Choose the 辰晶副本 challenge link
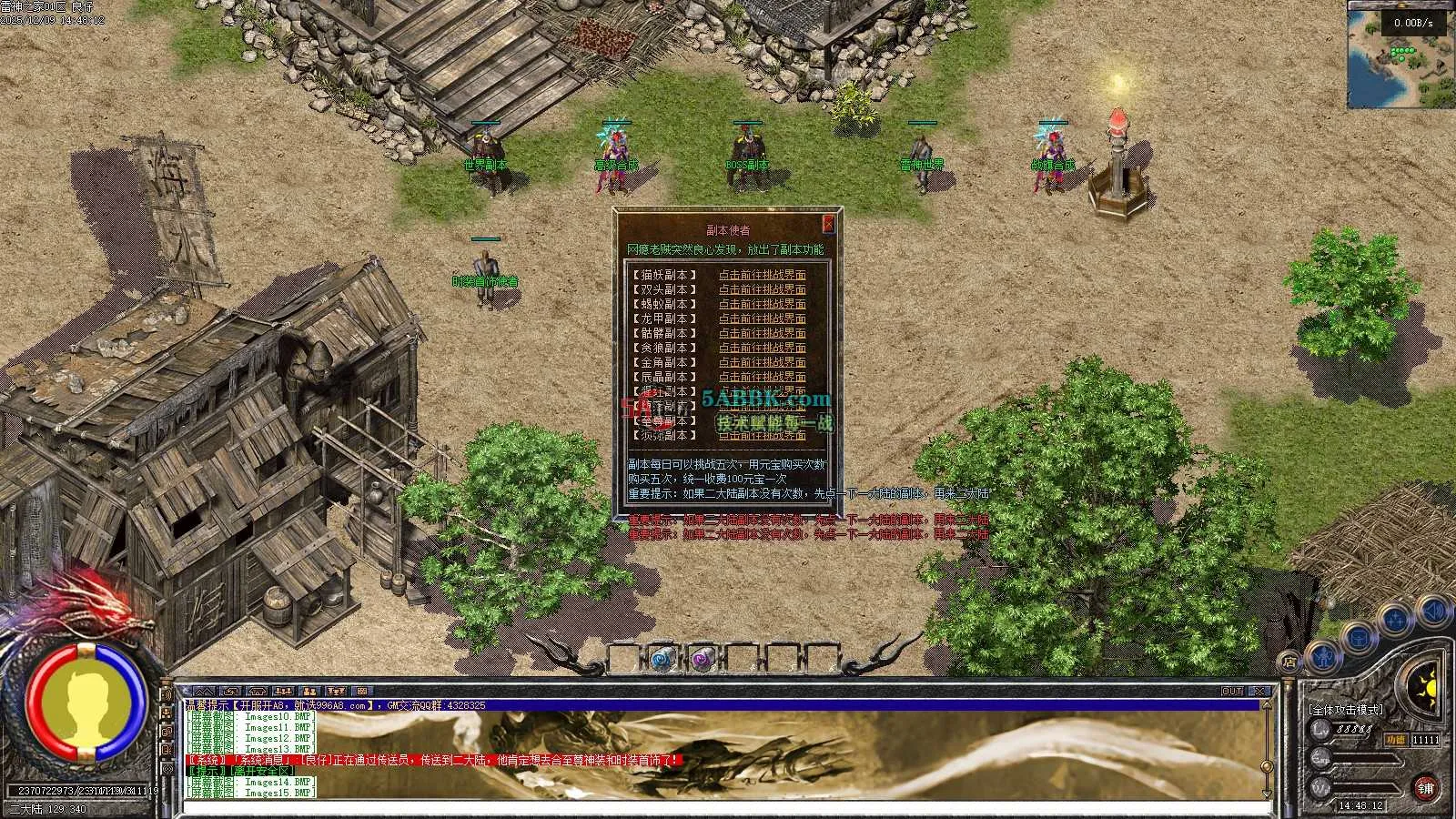Viewport: 1456px width, 819px height. coord(762,377)
